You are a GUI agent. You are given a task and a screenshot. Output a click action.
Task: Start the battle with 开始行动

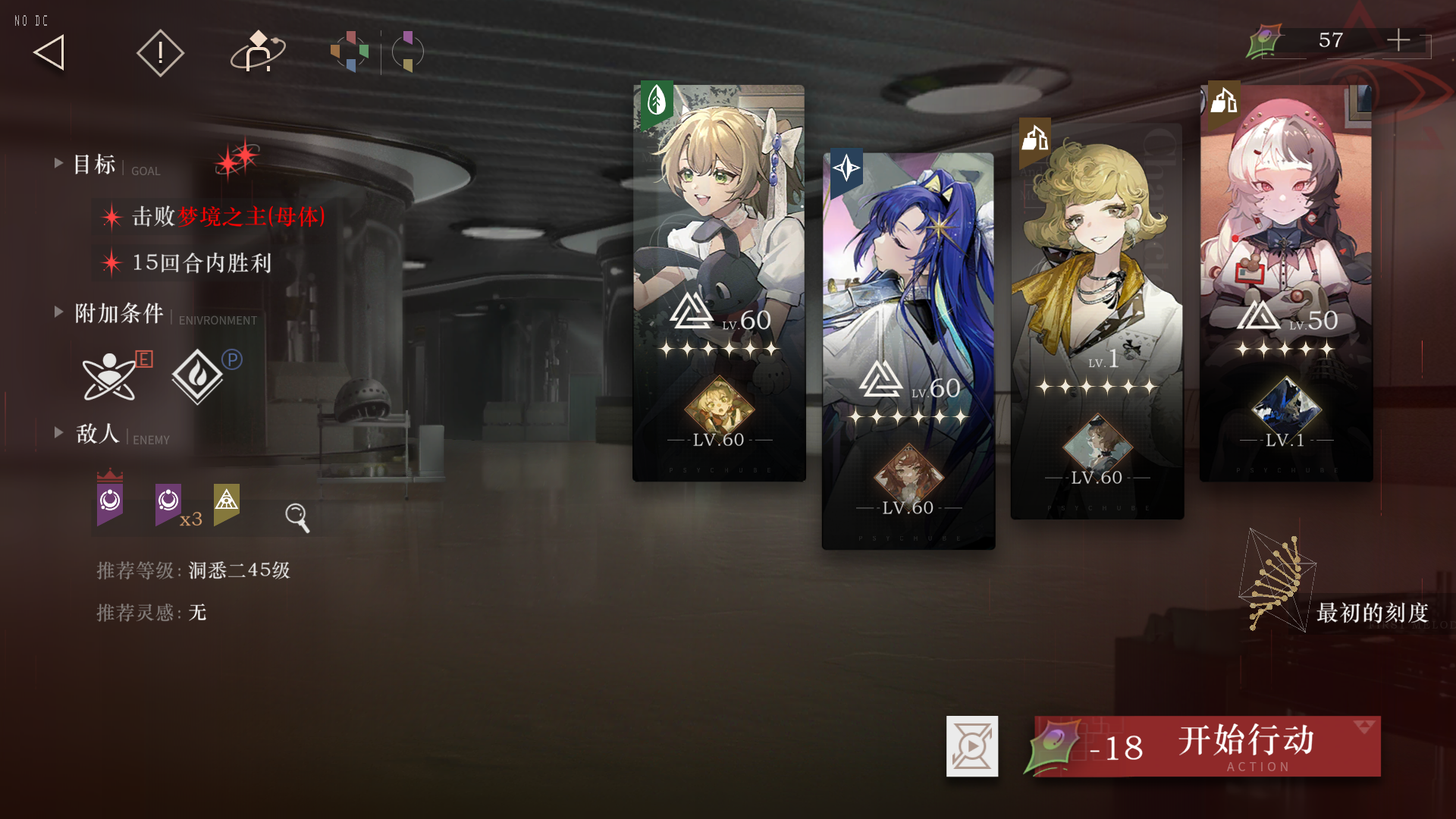1207,746
